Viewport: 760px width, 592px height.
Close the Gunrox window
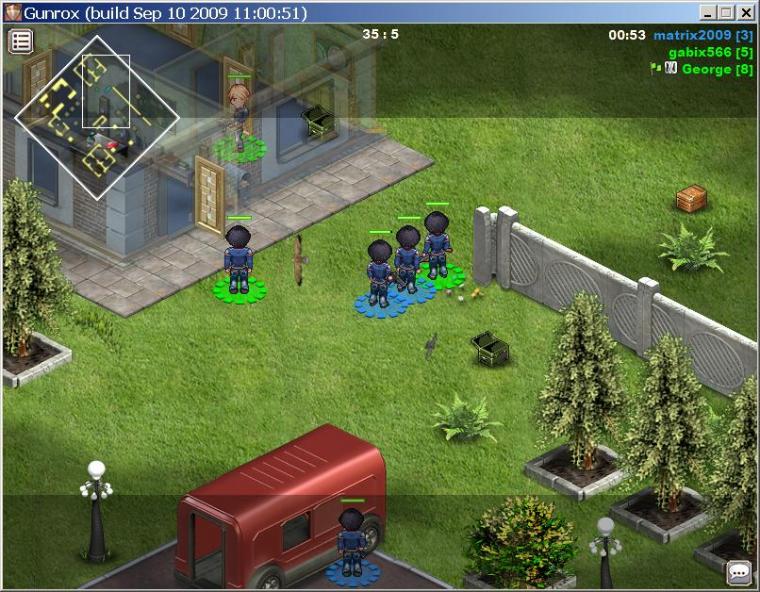(745, 13)
